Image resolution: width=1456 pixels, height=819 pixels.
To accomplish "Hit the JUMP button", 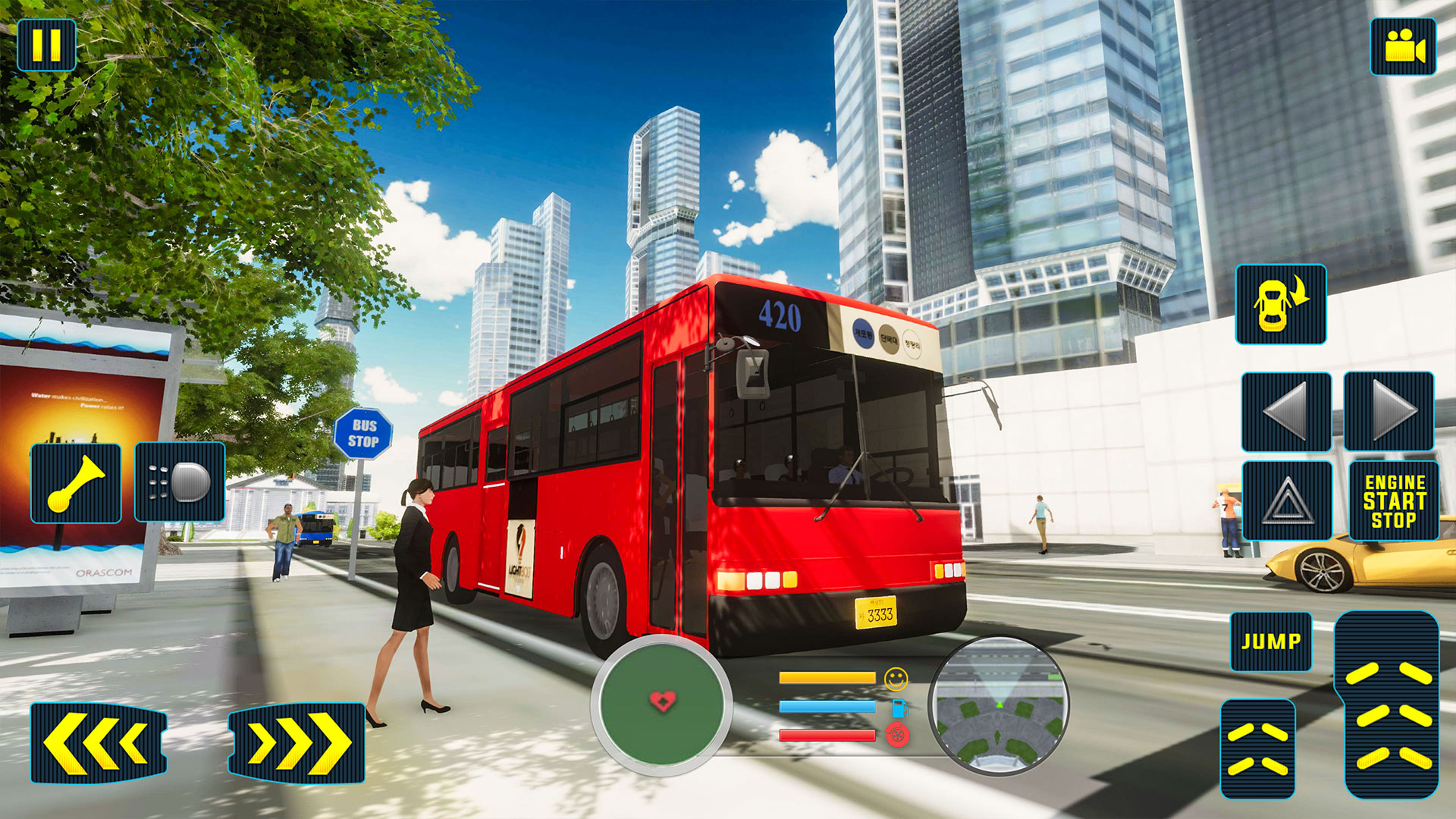I will coord(1271,642).
